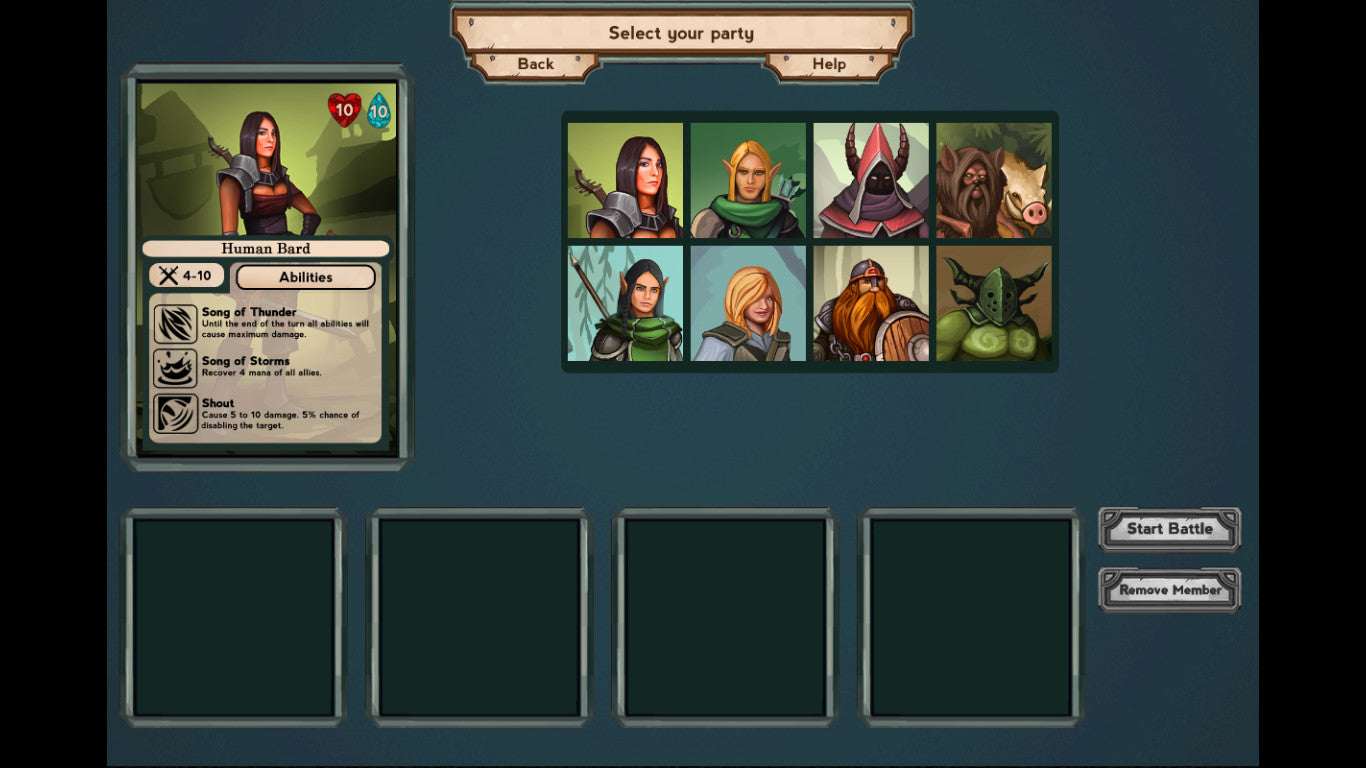Pick the red-bearded dwarf with shield portrait

tap(871, 303)
